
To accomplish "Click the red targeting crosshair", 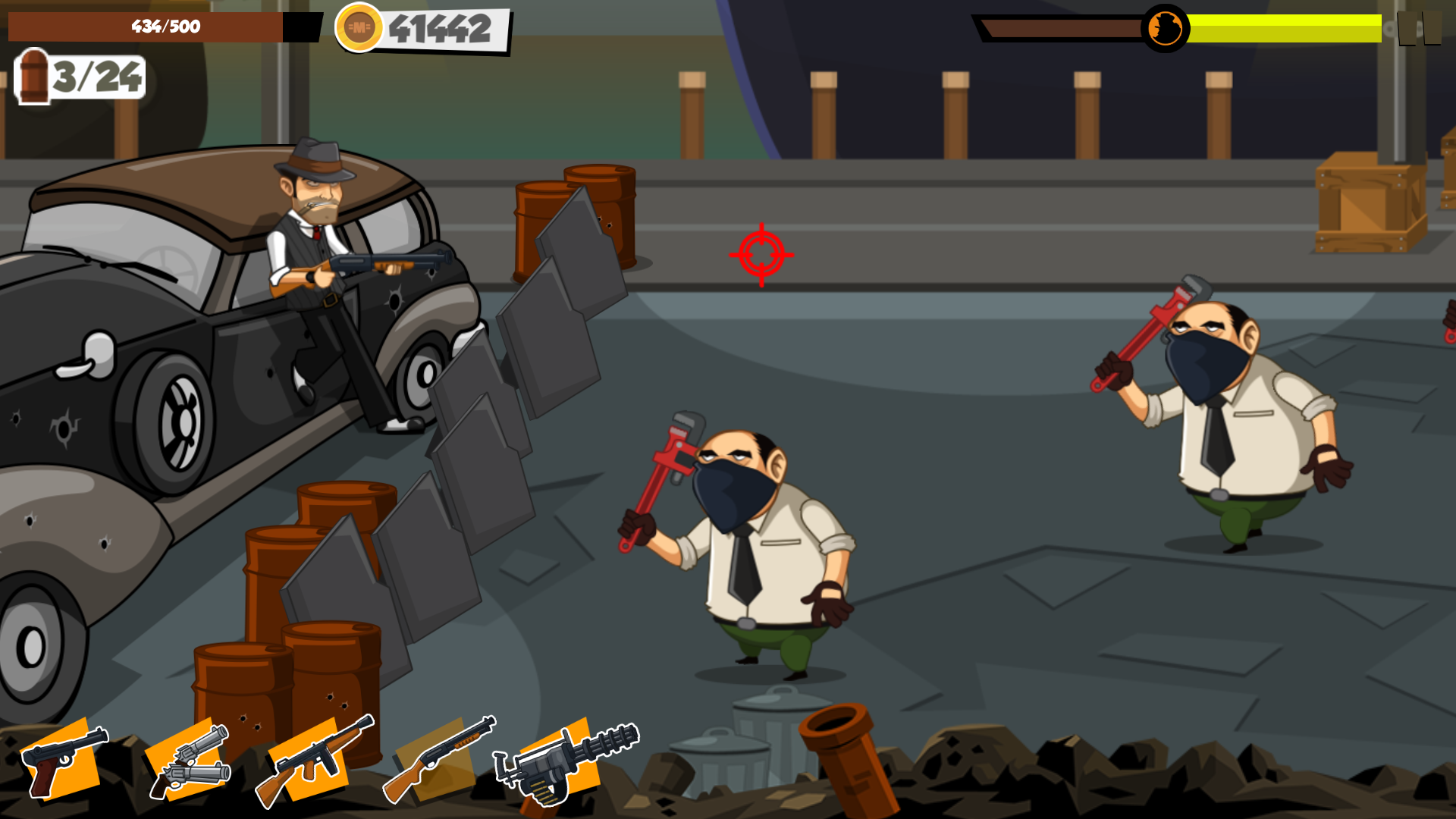I will click(761, 255).
